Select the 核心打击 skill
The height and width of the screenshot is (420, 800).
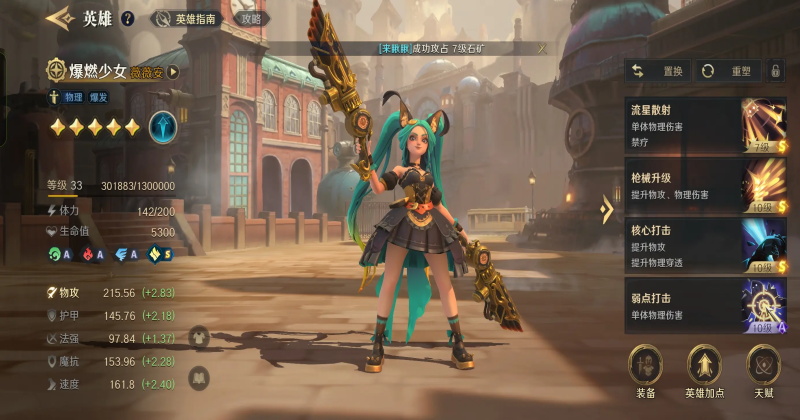[x=692, y=245]
